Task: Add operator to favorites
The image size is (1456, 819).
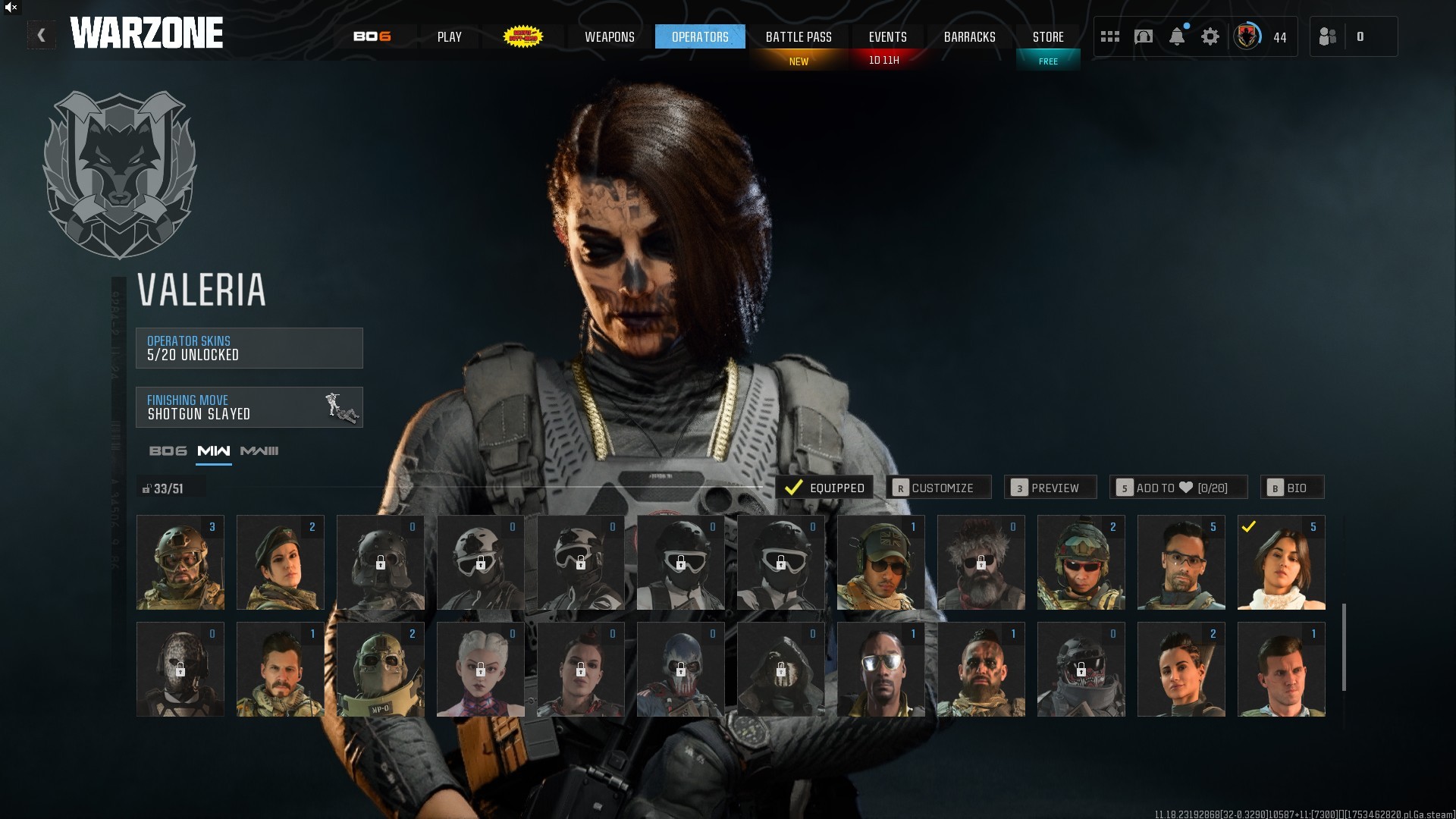Action: [1178, 488]
